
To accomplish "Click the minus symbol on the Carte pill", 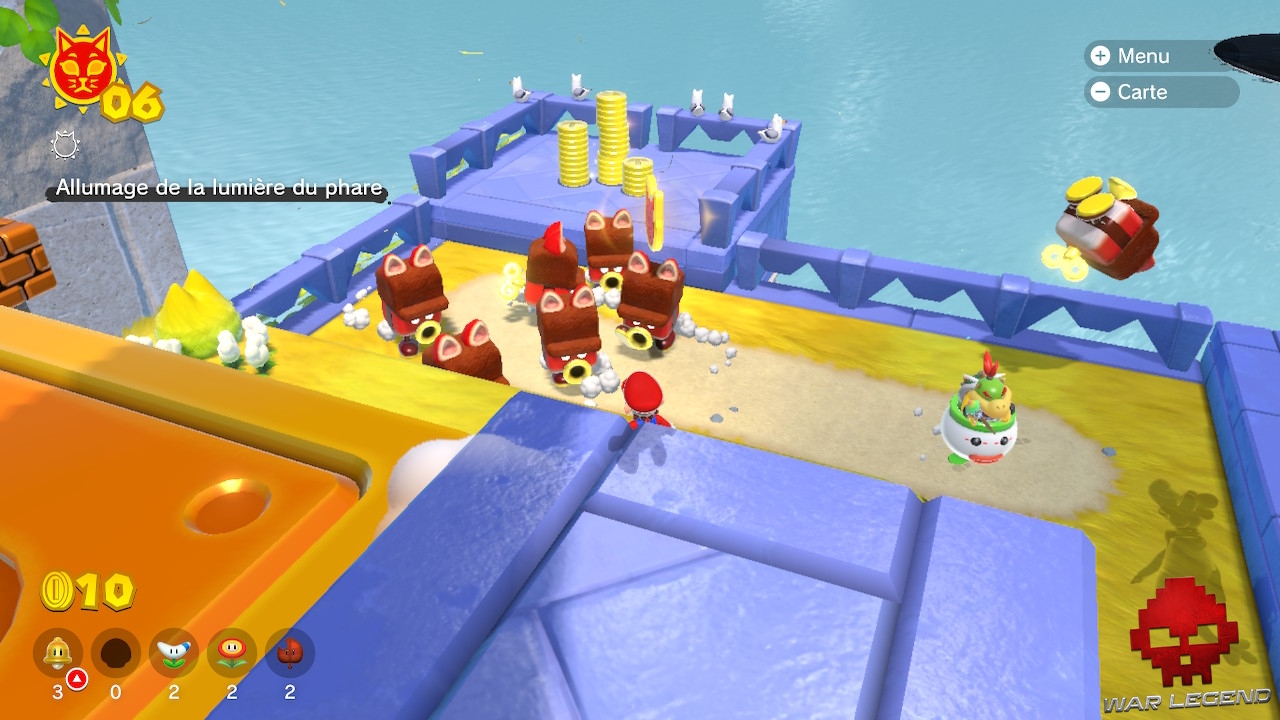I will (1101, 92).
